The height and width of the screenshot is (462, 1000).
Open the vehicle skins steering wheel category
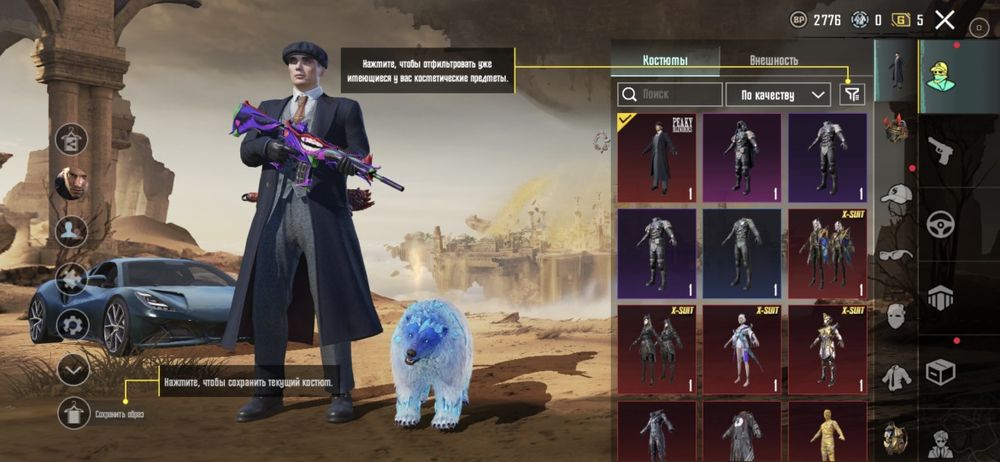click(x=940, y=223)
